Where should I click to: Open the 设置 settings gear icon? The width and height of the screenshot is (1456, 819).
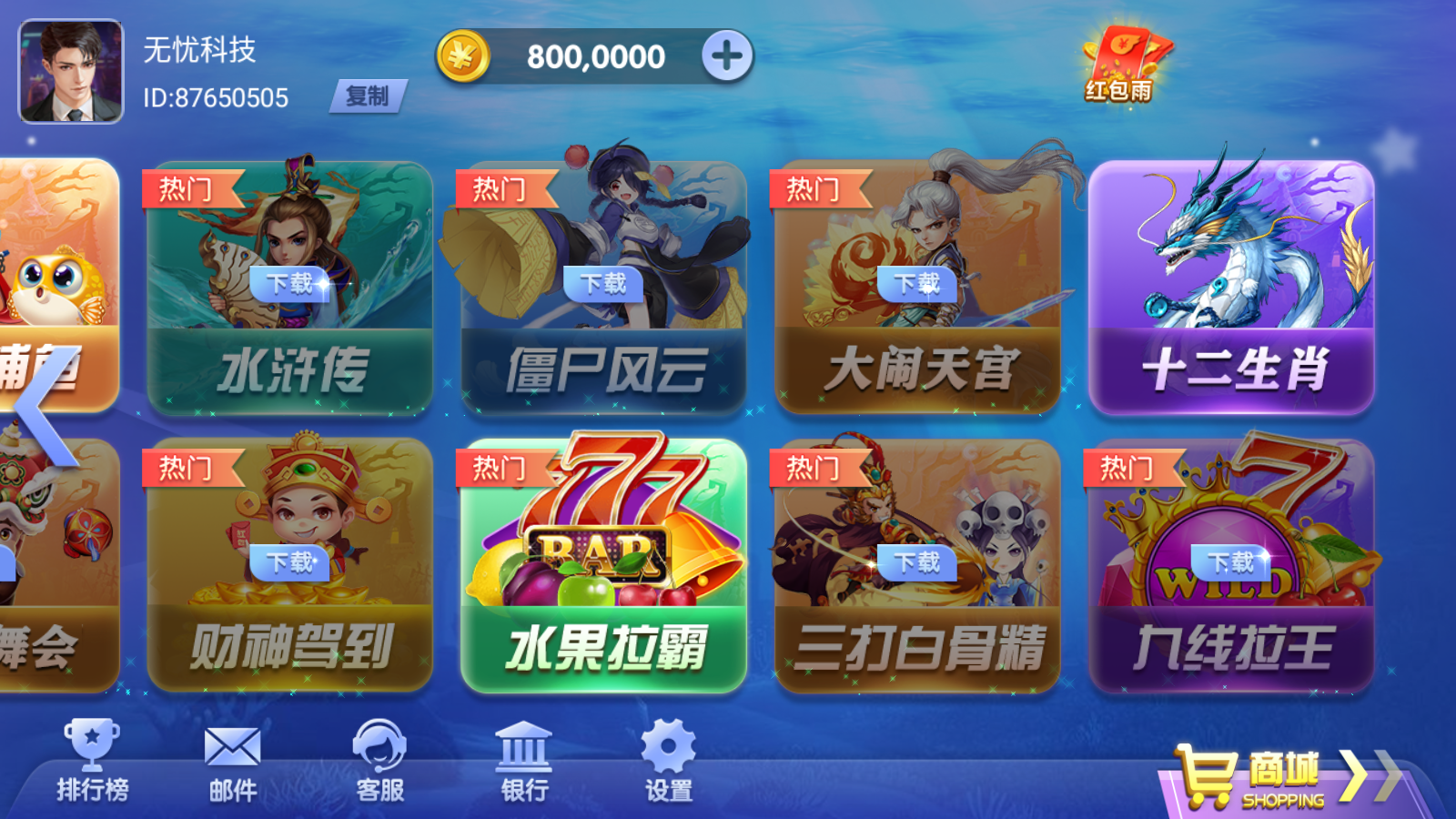[667, 746]
